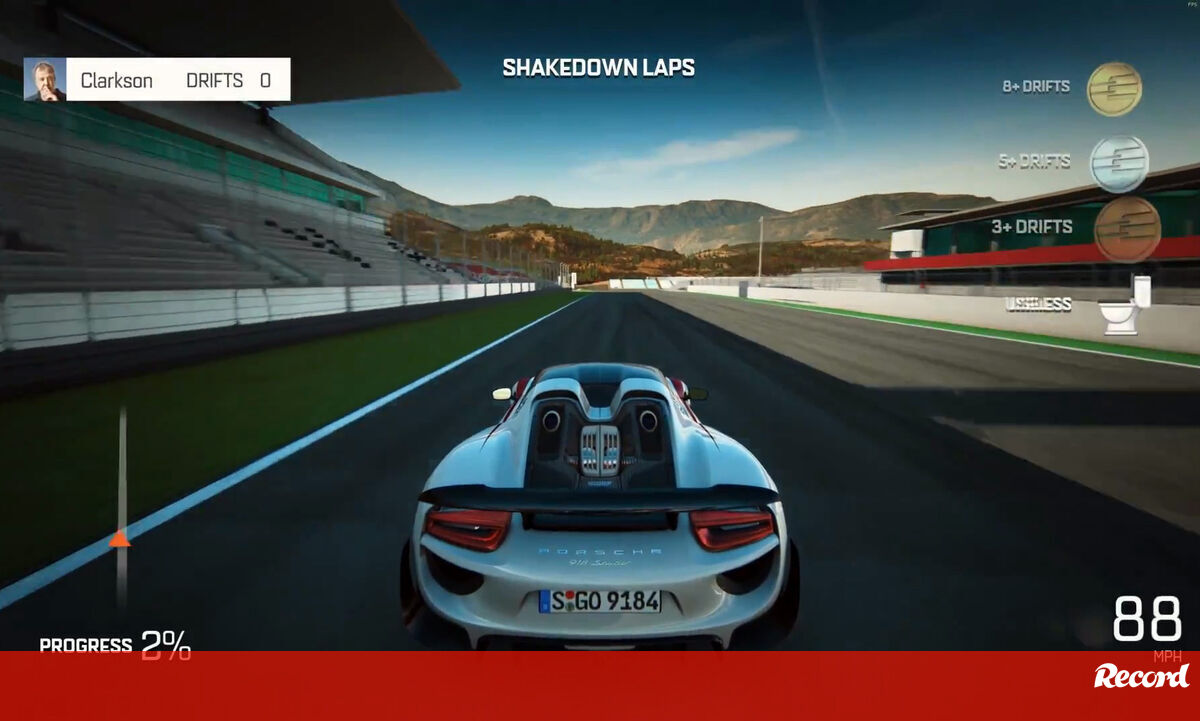Screen dimensions: 1200x721
Task: Choose the silver 5+ drifts medal
Action: [x=1118, y=163]
